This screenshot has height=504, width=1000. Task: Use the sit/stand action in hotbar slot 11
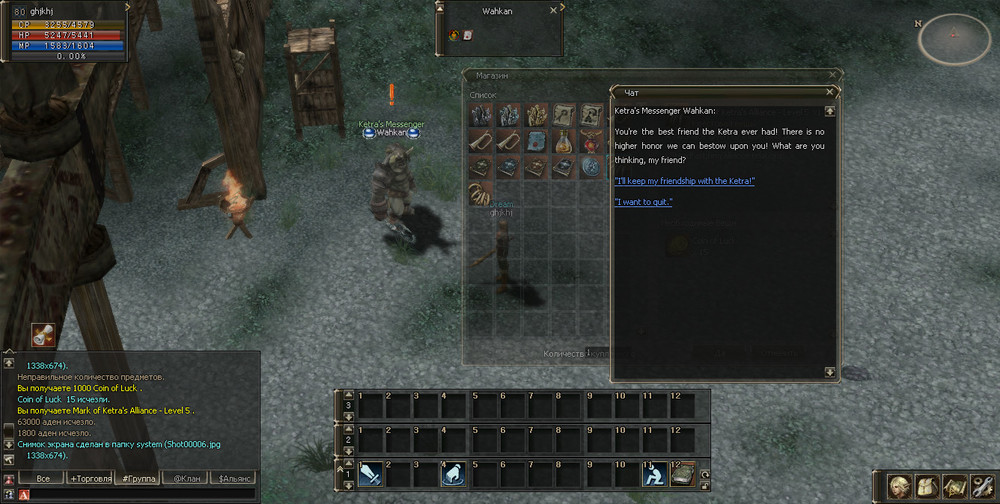pos(654,473)
